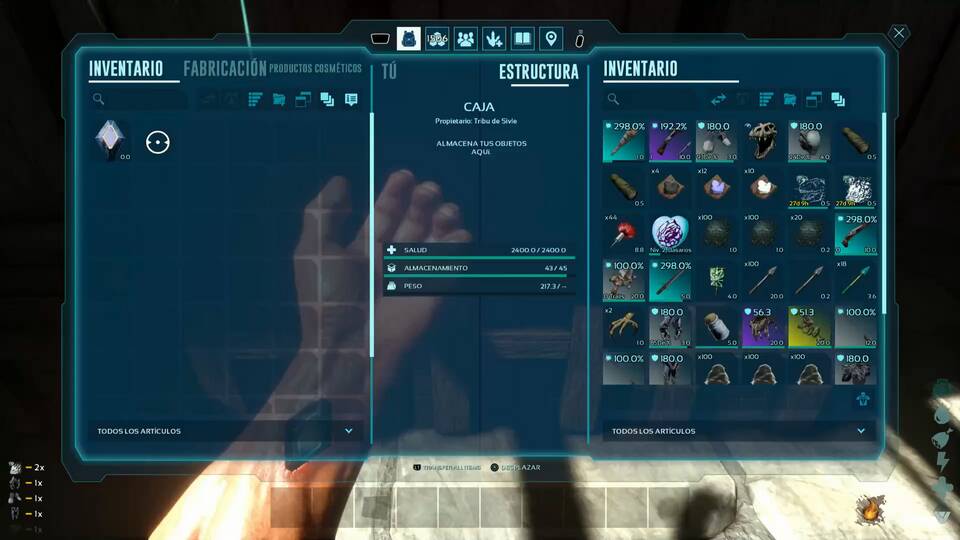The width and height of the screenshot is (960, 540).
Task: Close the inventory screen with the X
Action: [899, 34]
